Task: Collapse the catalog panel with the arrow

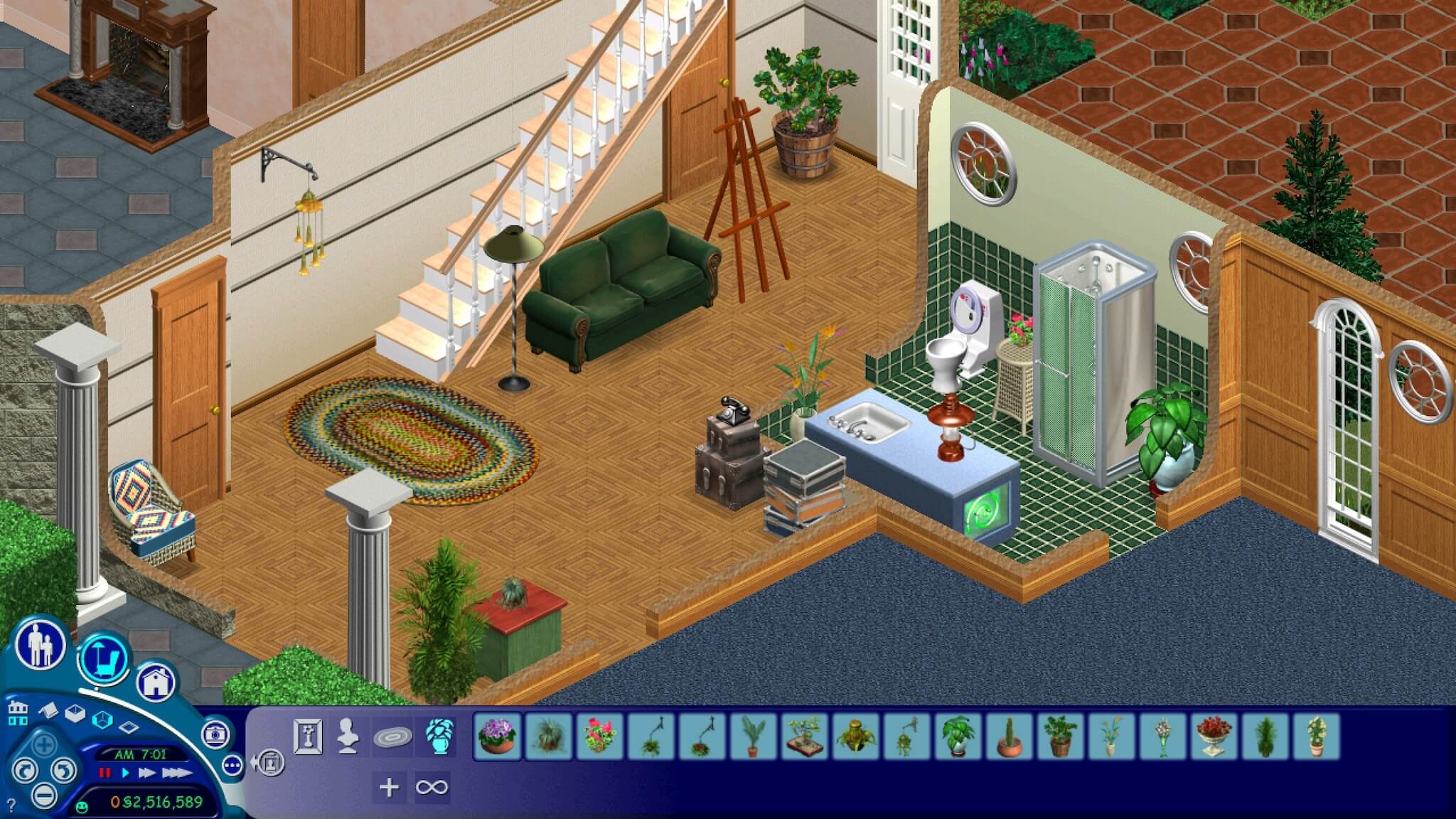Action: (269, 762)
